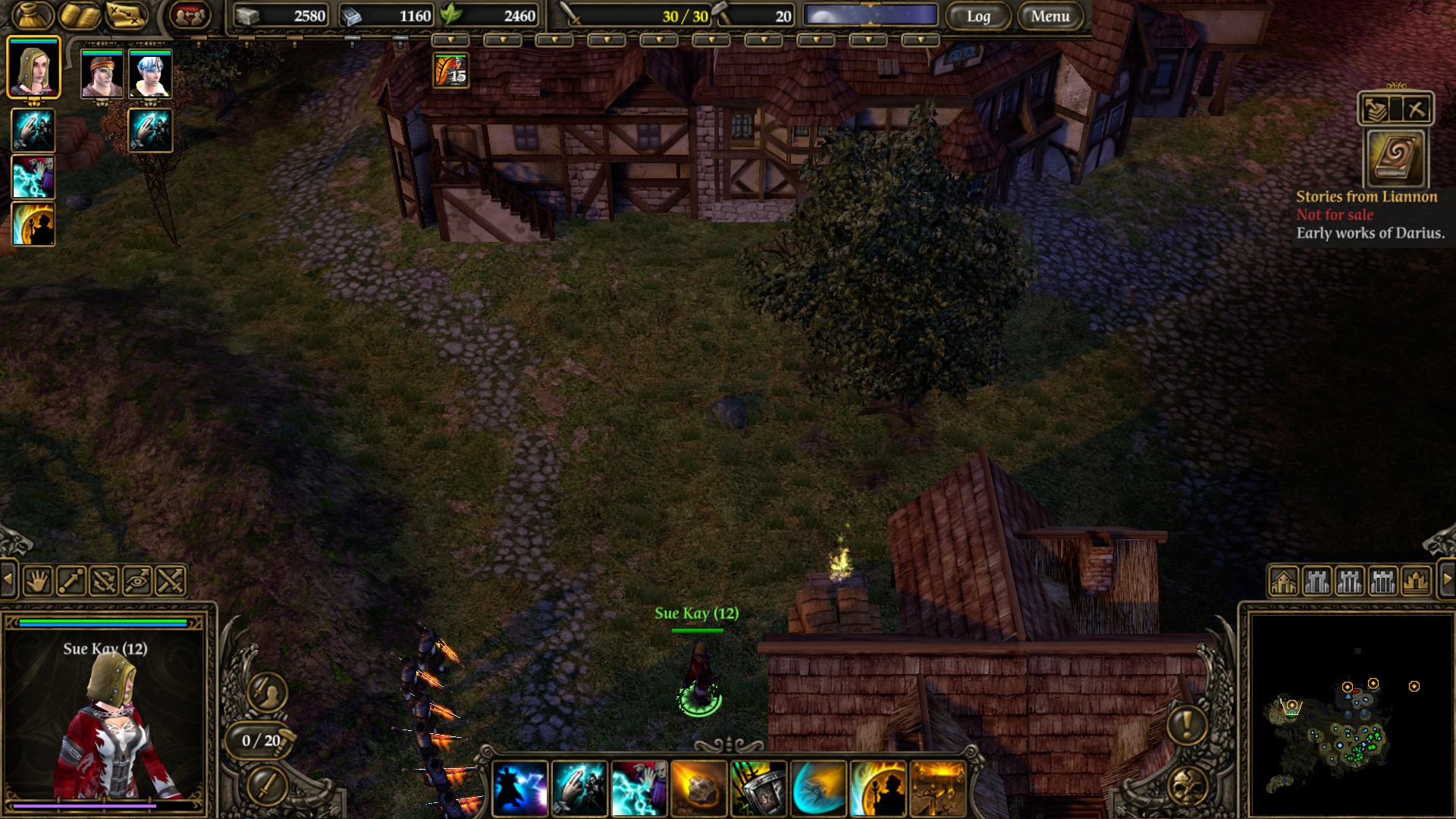Use the dark caster silhouette spell
This screenshot has height=819, width=1456.
click(519, 789)
